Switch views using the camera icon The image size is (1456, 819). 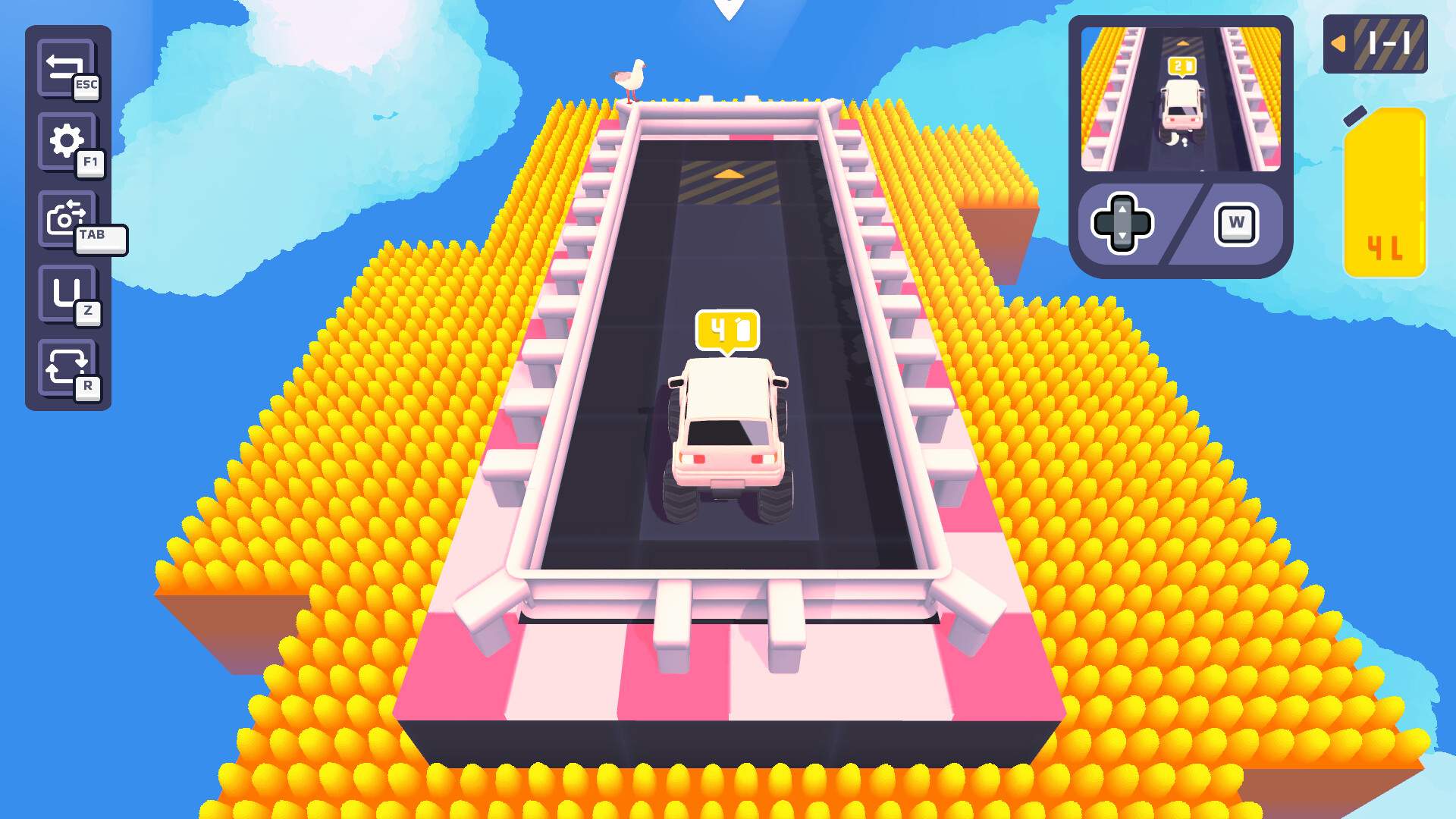(67, 216)
